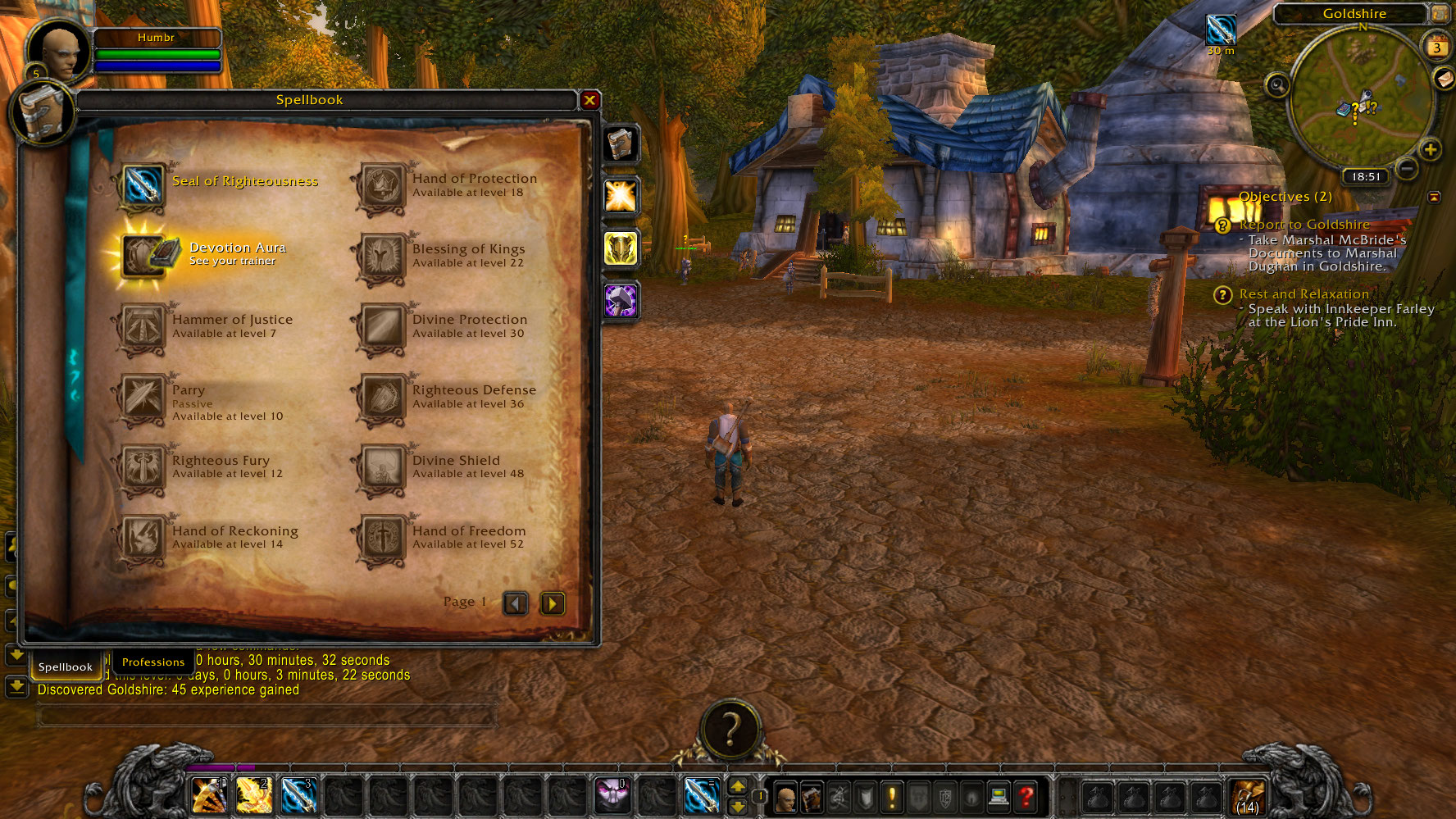Viewport: 1456px width, 819px height.
Task: Click the Seal of Righteousness buff icon
Action: click(1221, 30)
